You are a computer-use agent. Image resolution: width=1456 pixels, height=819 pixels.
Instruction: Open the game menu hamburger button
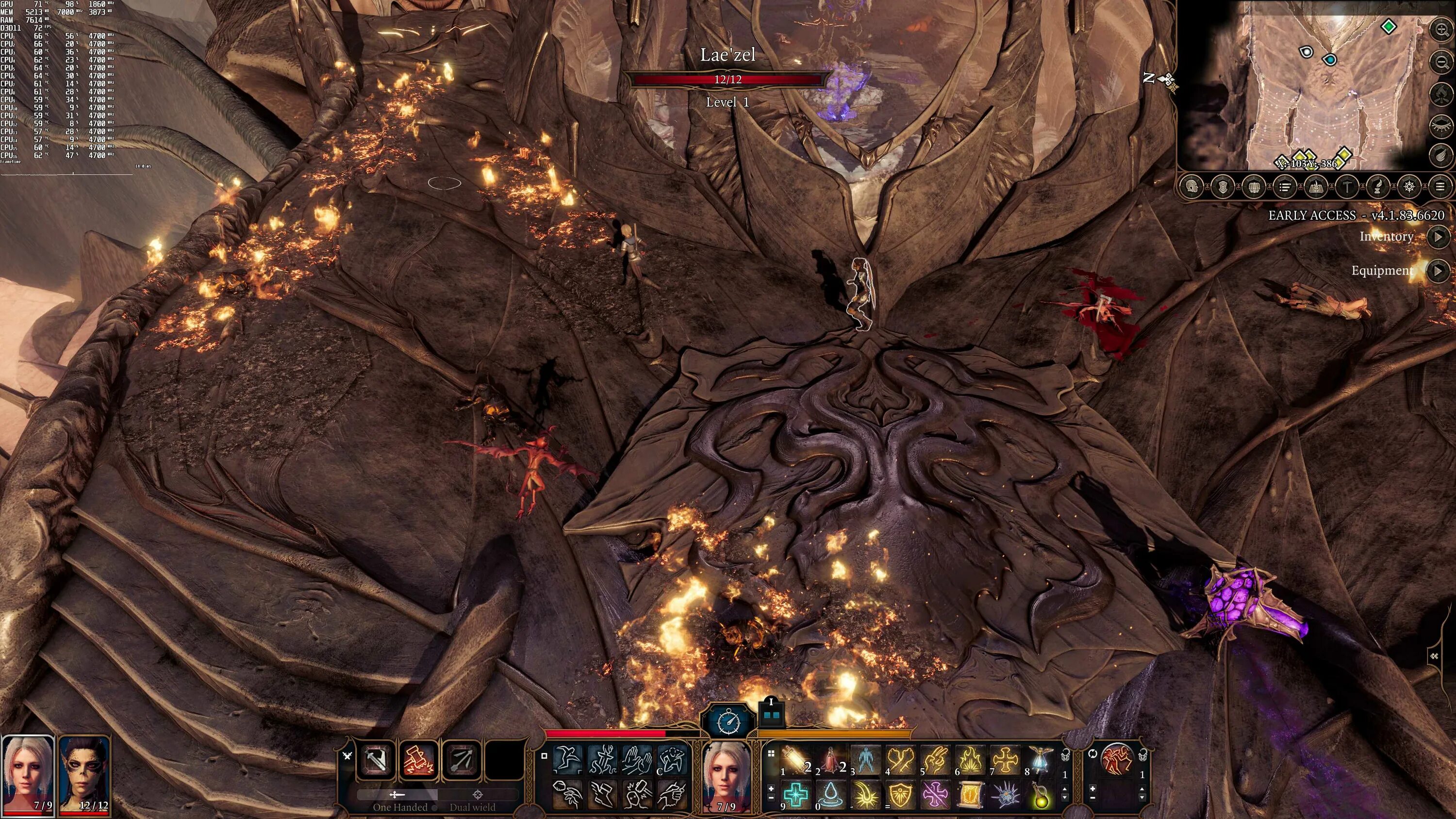[1440, 186]
